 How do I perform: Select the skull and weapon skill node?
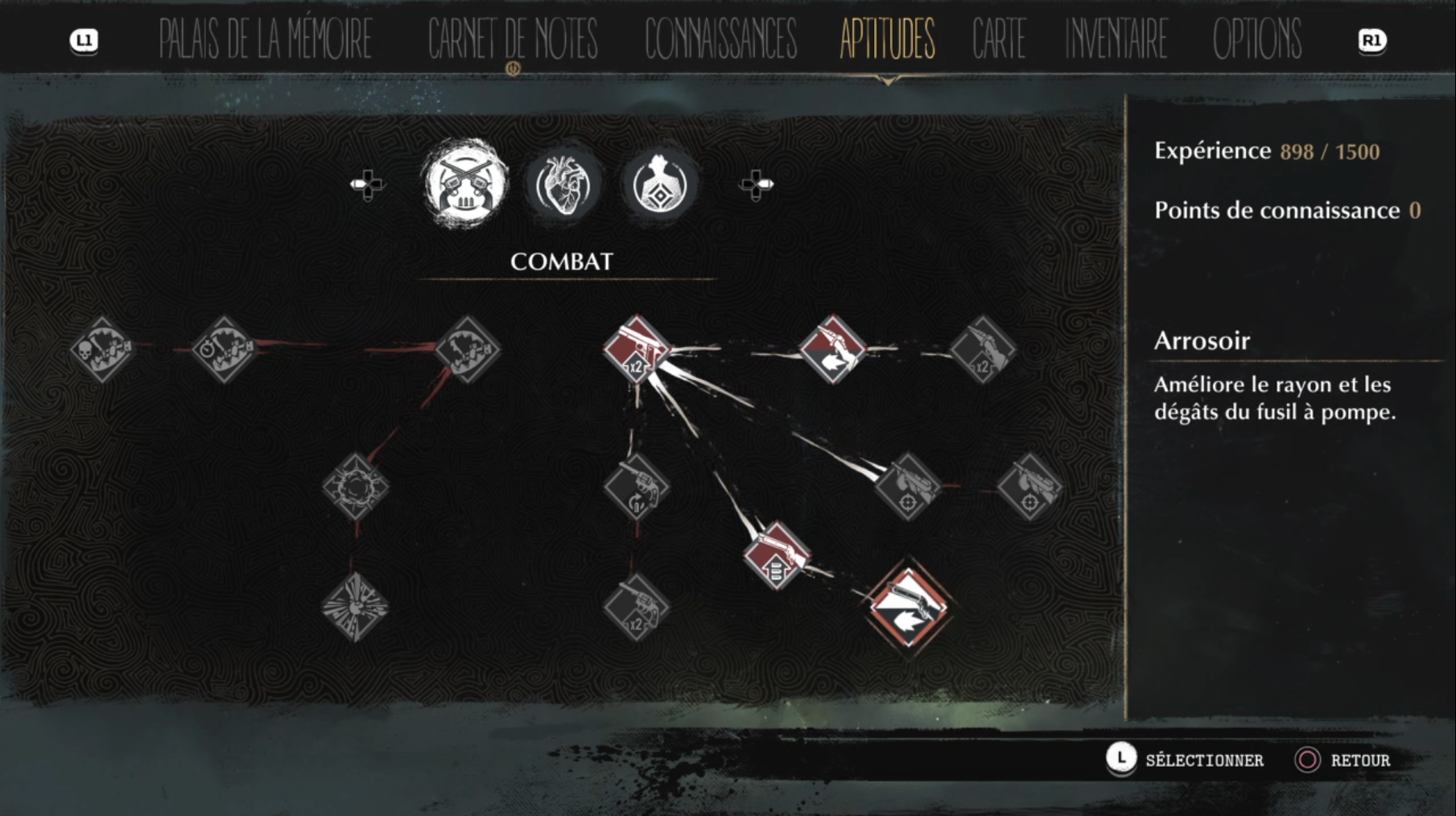click(101, 349)
